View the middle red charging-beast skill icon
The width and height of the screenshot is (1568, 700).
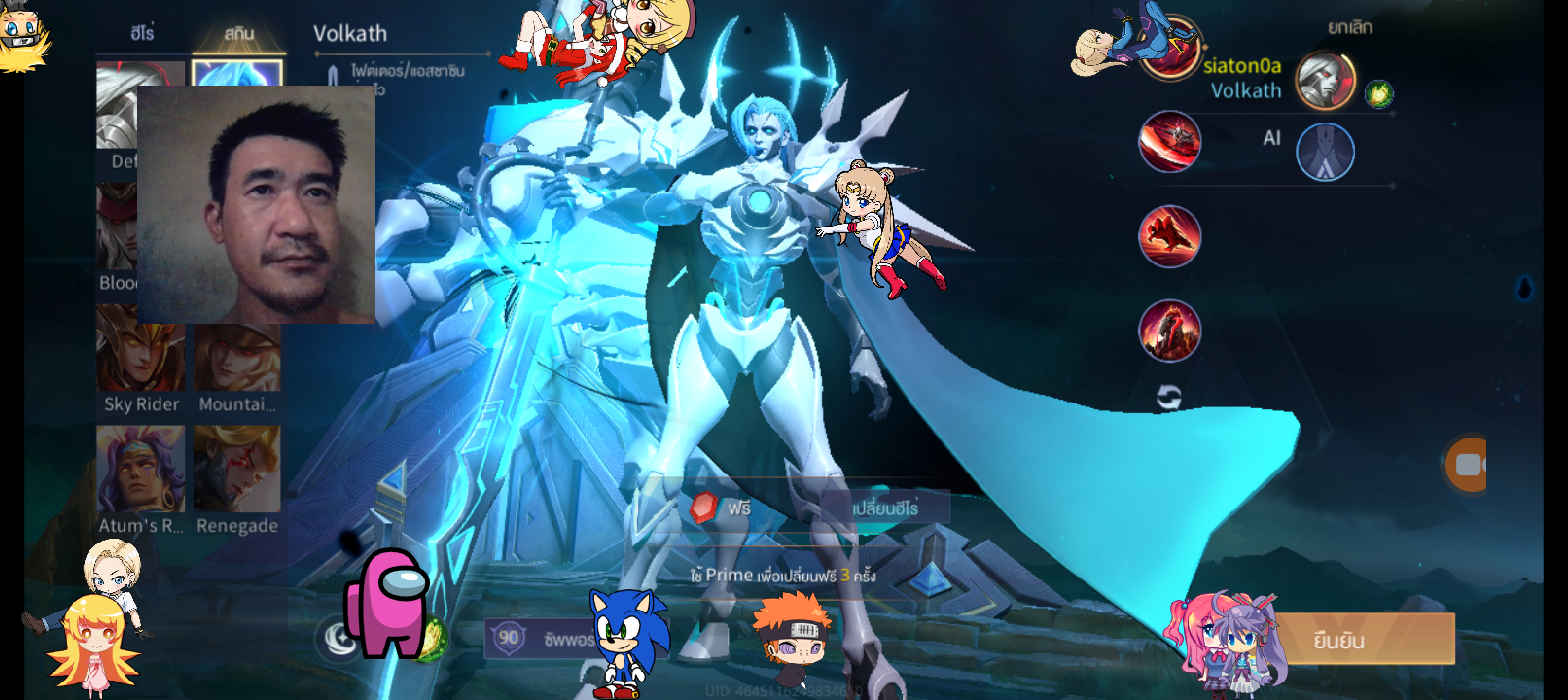pyautogui.click(x=1169, y=236)
